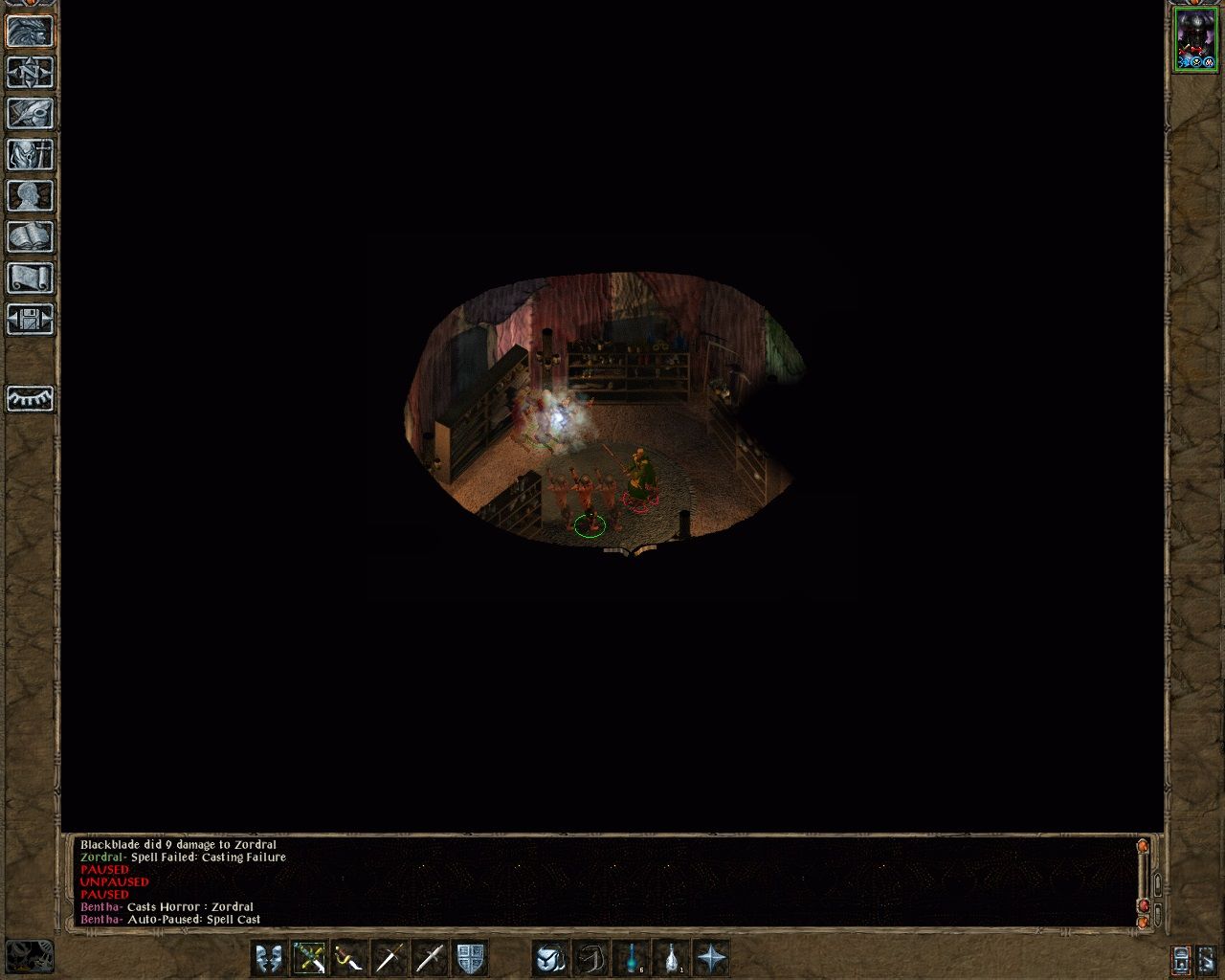The width and height of the screenshot is (1225, 980).
Task: Open the options floppy disk menu
Action: [x=30, y=320]
